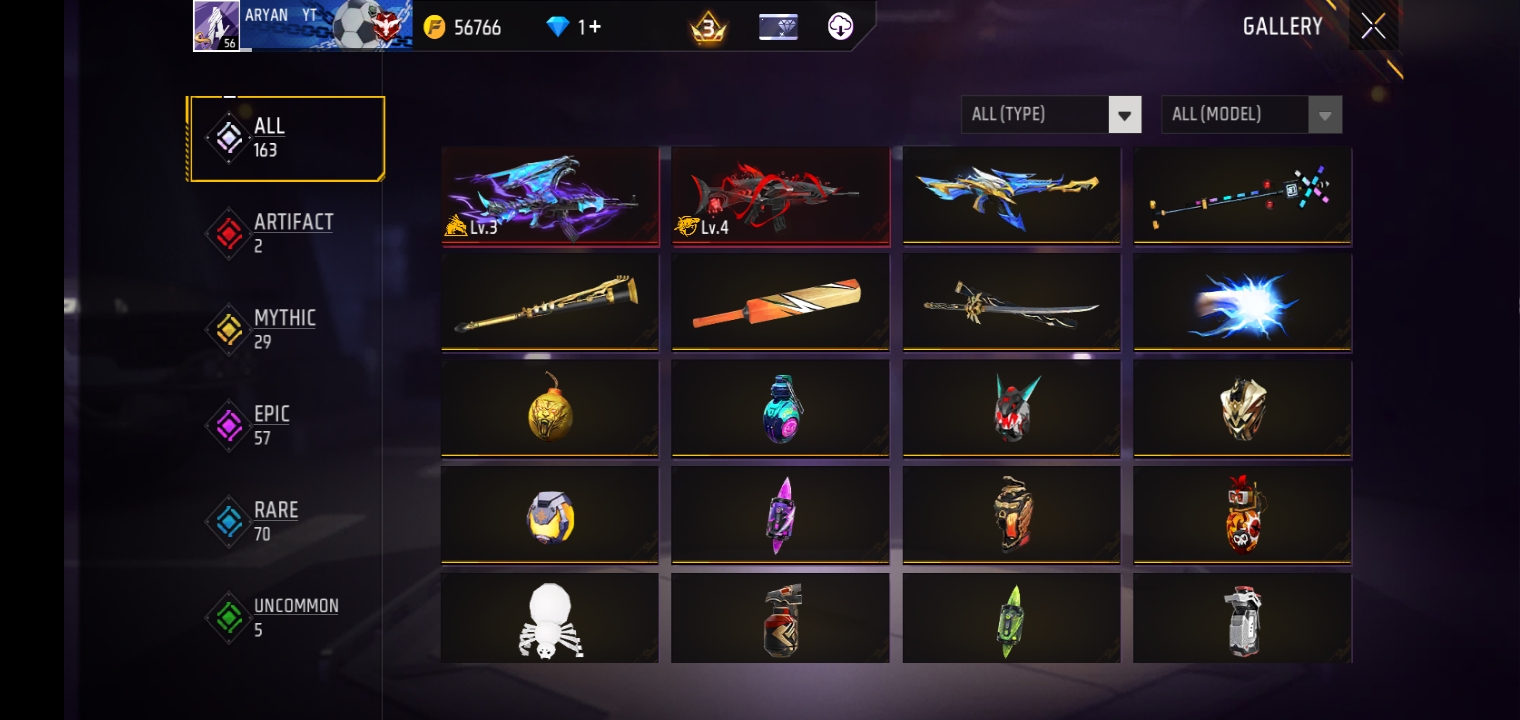Tap the Epic purple diamond icon
Screen dimensions: 1520x720
(x=229, y=426)
